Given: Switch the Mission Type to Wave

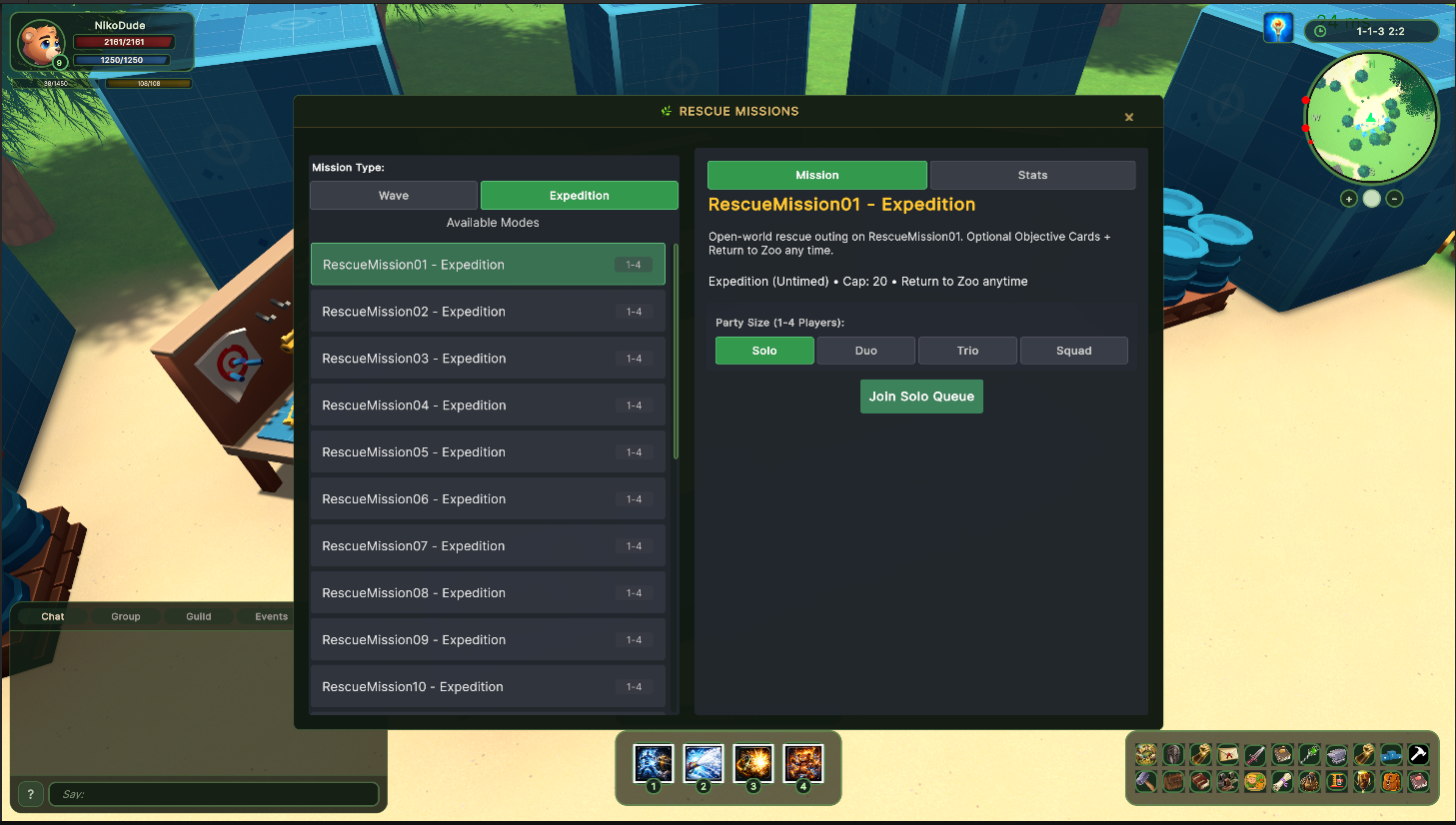Looking at the screenshot, I should coord(393,195).
